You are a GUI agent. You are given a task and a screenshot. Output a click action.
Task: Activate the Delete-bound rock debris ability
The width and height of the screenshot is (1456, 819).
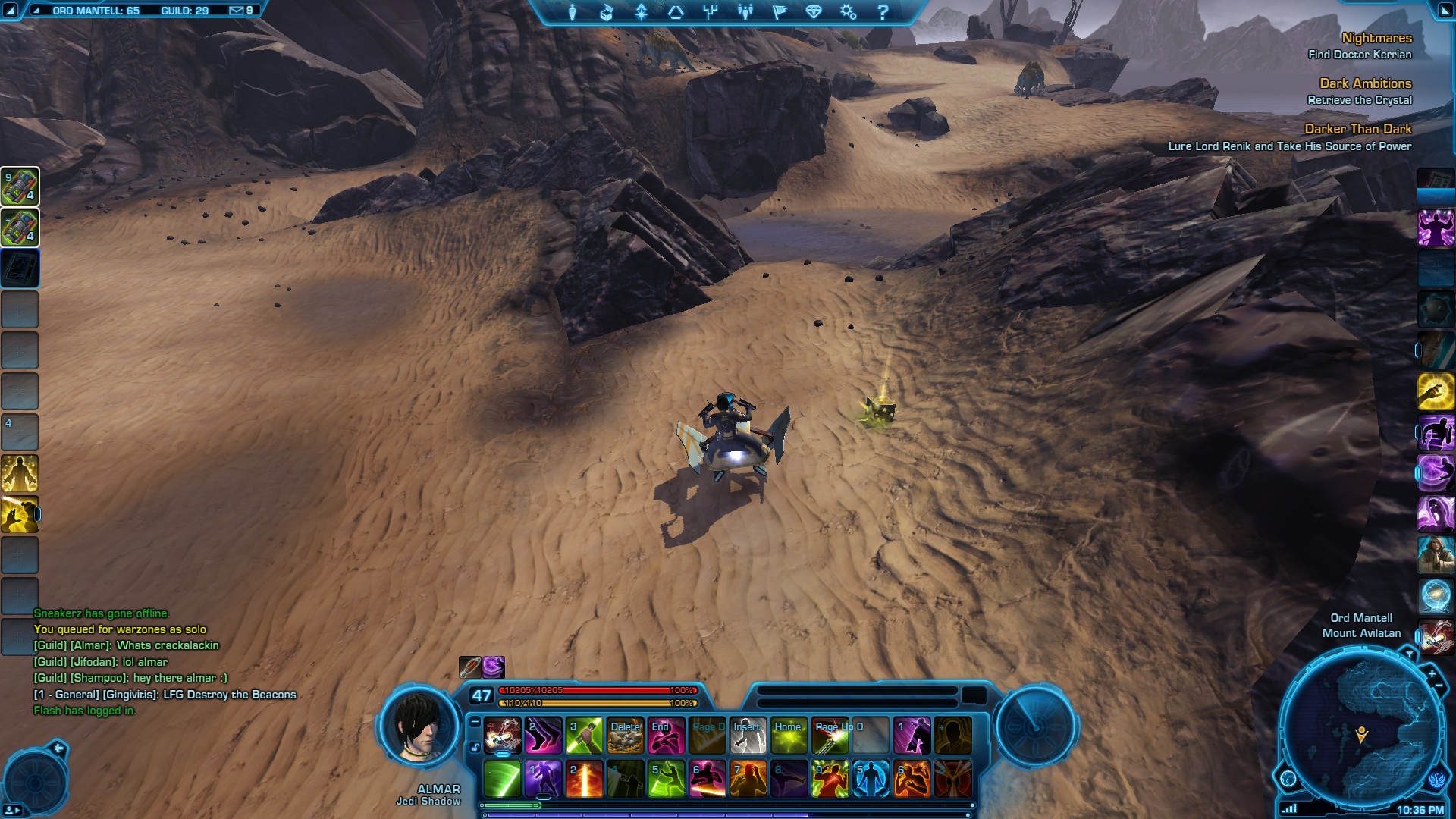point(625,735)
